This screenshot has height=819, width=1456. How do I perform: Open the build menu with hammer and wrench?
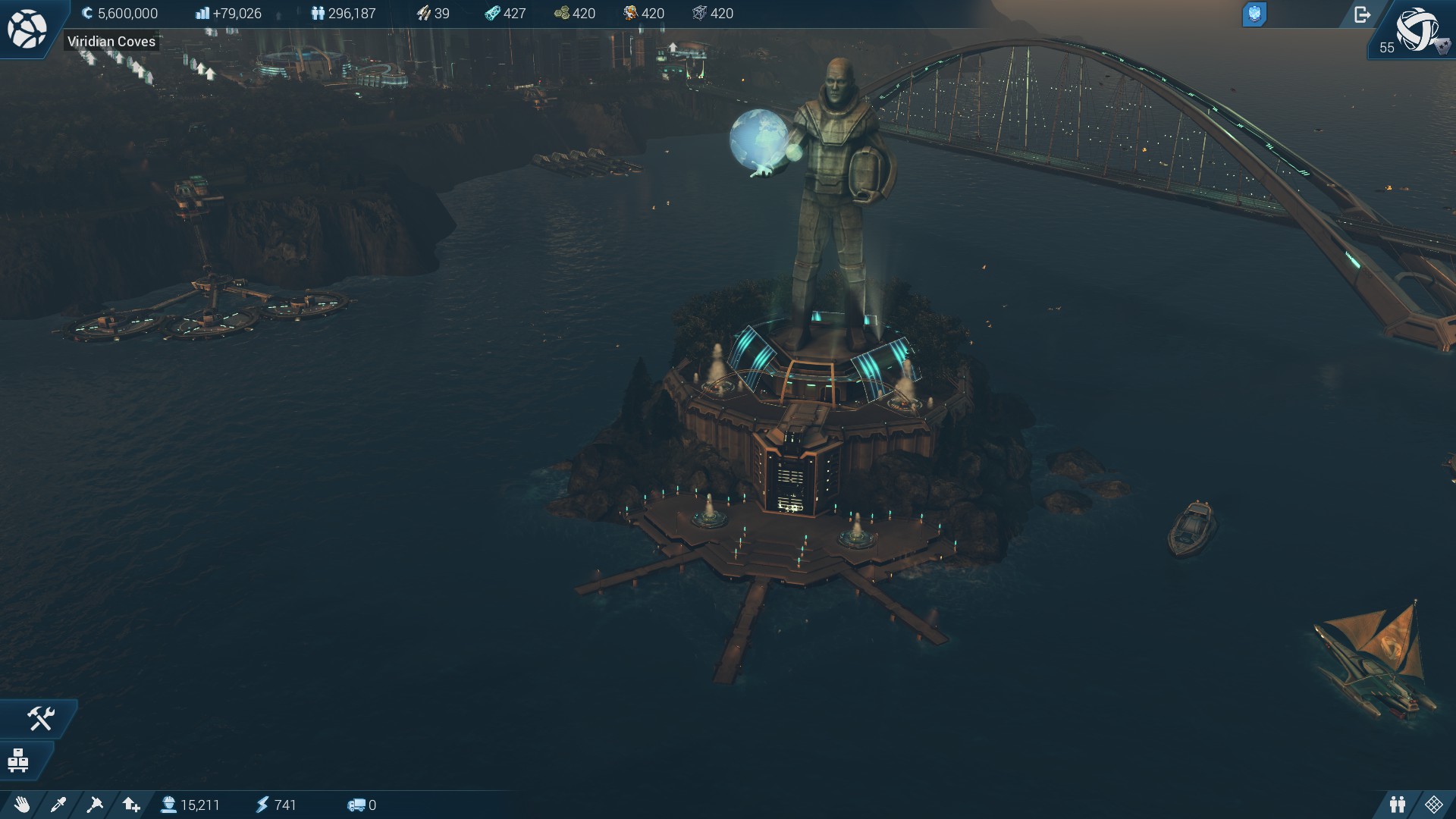40,718
